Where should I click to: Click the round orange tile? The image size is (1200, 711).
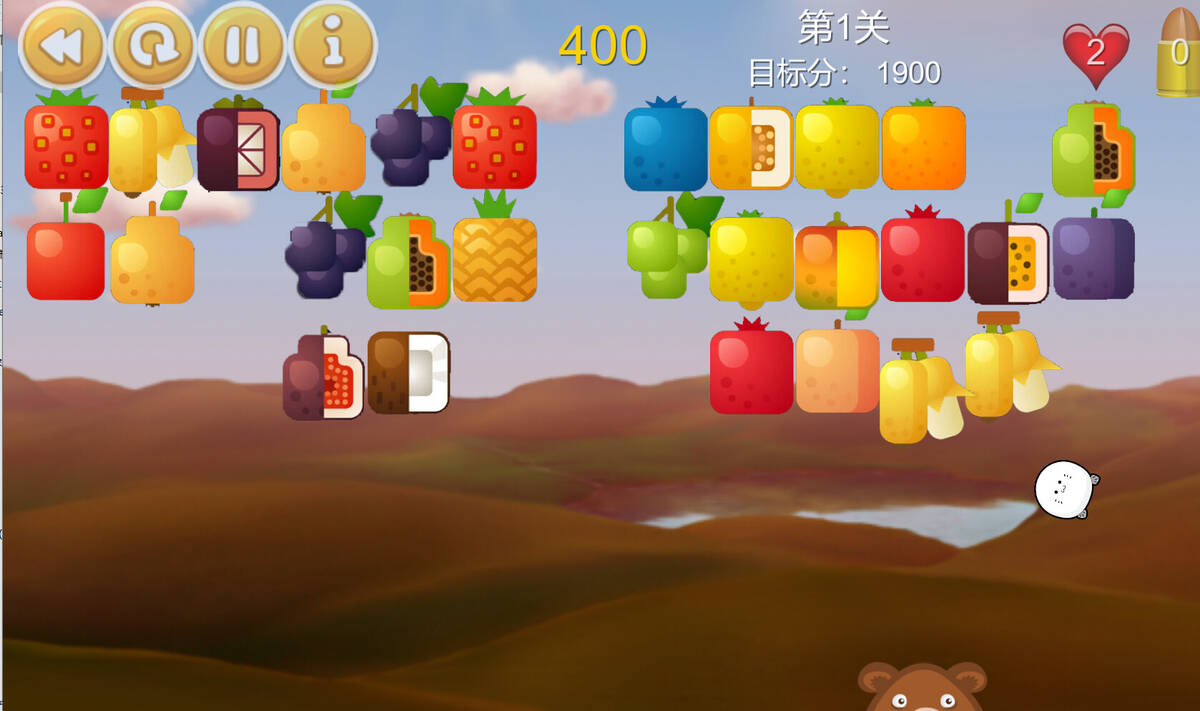coord(923,148)
